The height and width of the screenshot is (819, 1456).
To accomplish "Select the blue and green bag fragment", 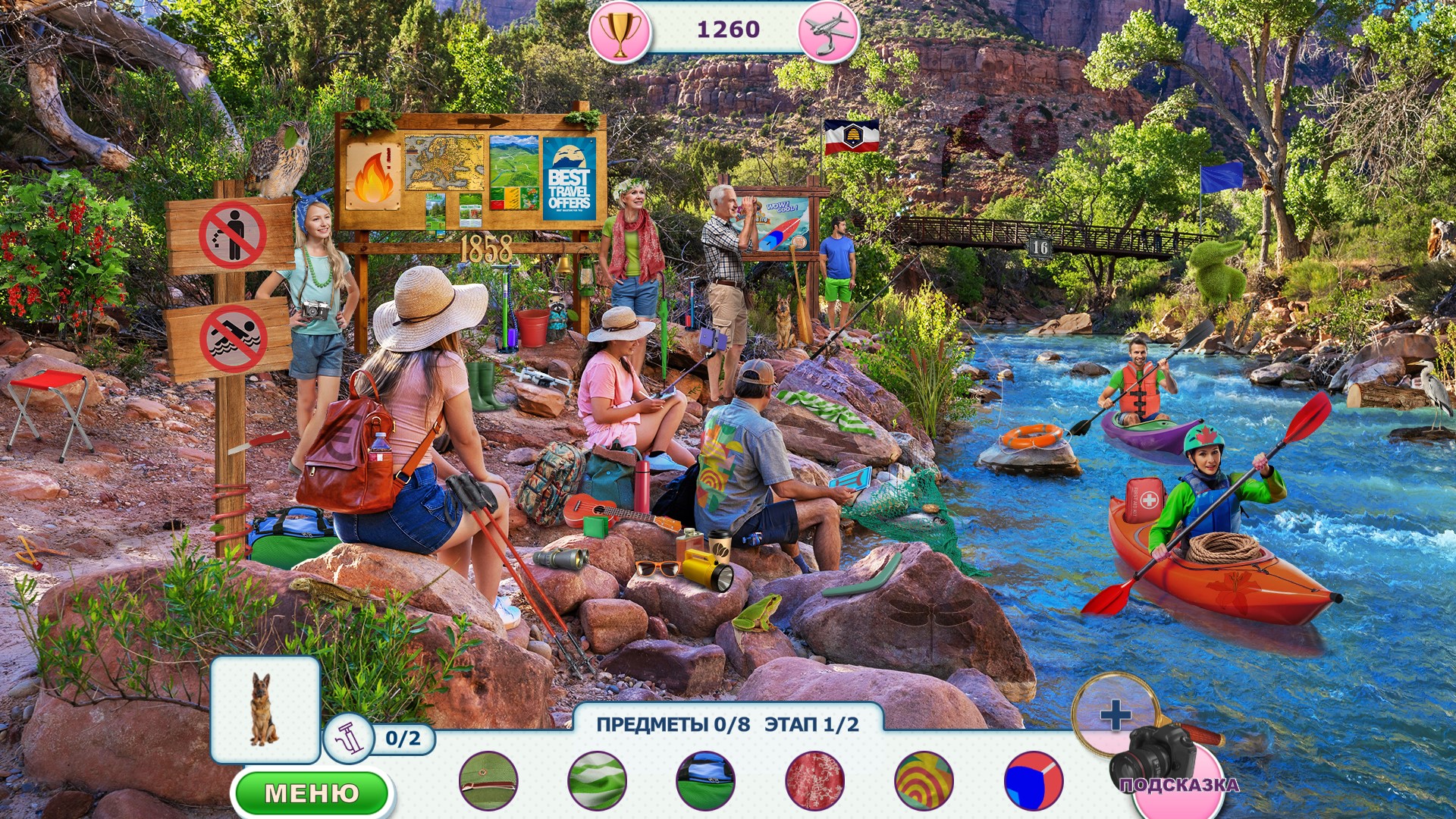I will tap(705, 780).
